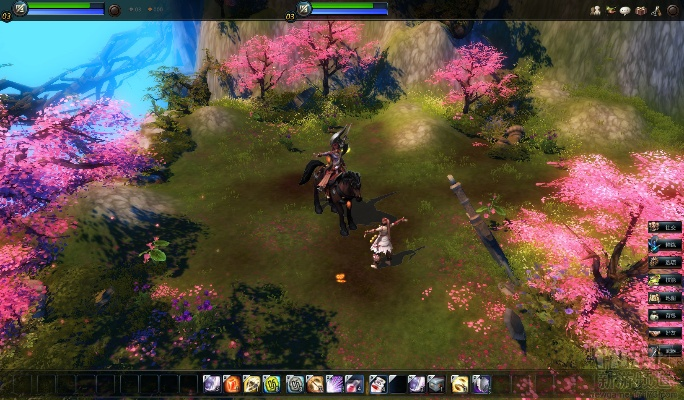Open the grey chest hotbar slot
The width and height of the screenshot is (684, 400).
pyautogui.click(x=436, y=383)
